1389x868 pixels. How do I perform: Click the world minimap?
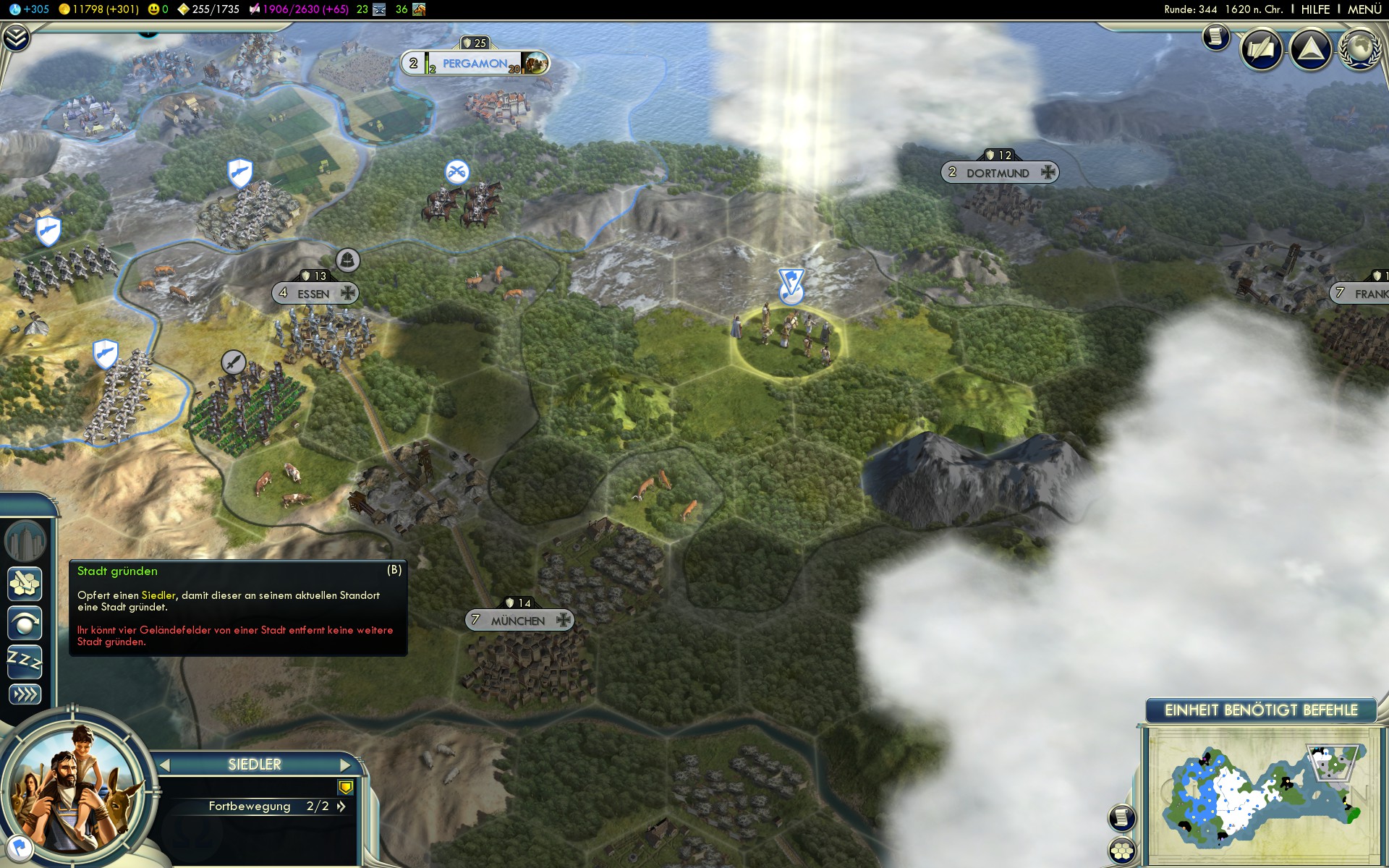tap(1261, 796)
